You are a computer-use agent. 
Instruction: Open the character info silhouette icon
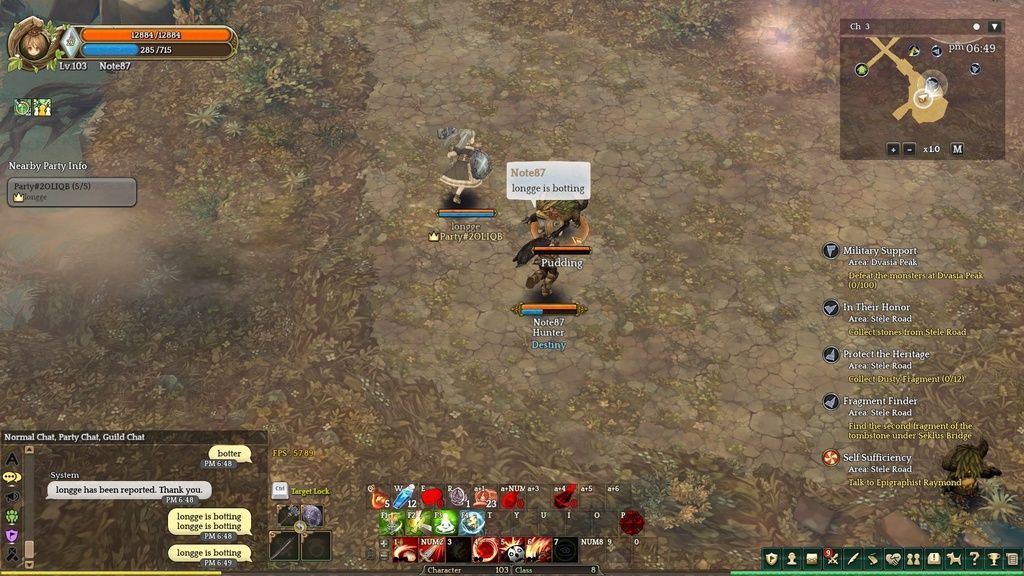pos(791,559)
